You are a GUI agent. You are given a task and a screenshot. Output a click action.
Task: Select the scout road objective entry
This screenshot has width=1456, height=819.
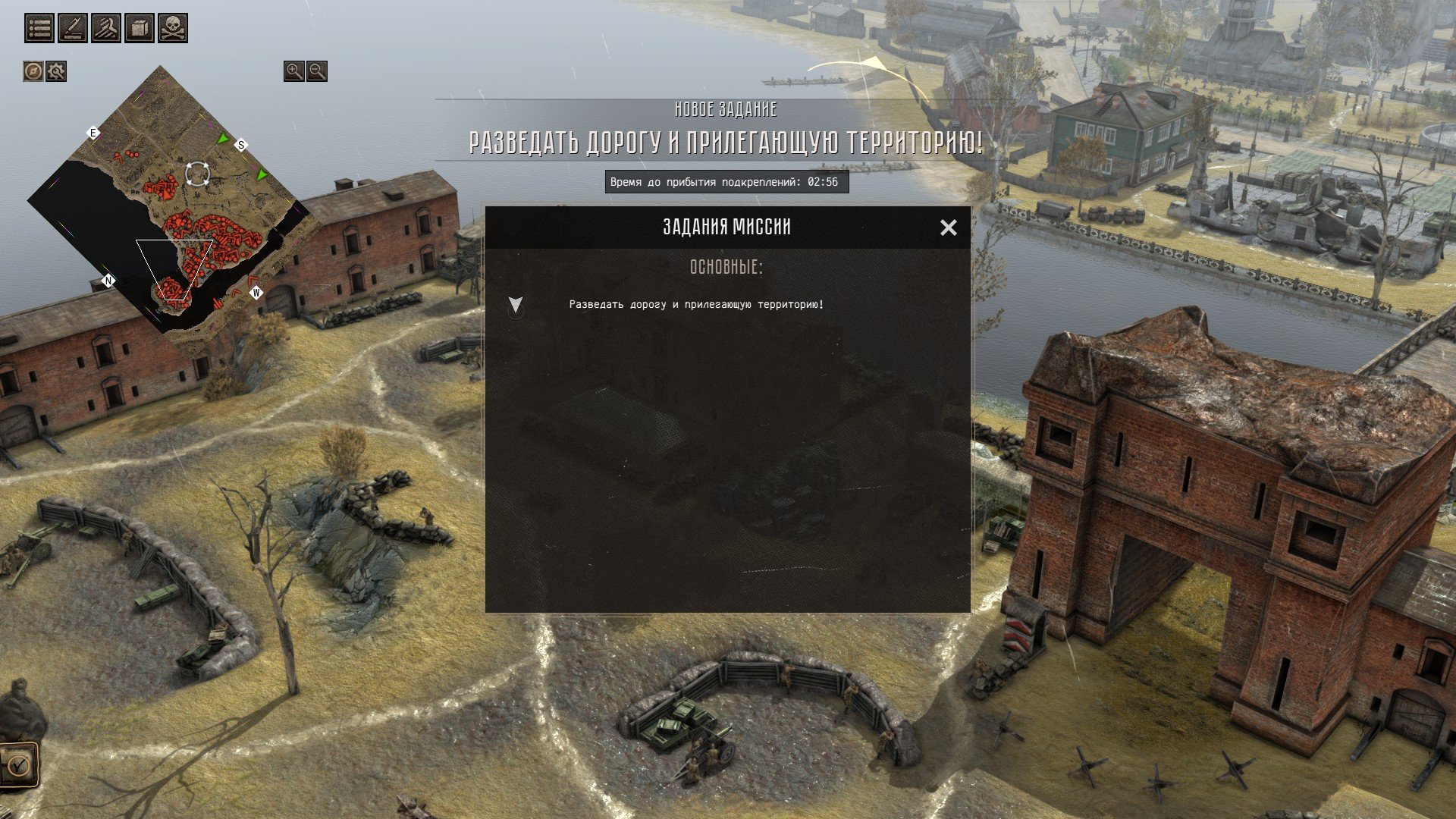point(696,305)
